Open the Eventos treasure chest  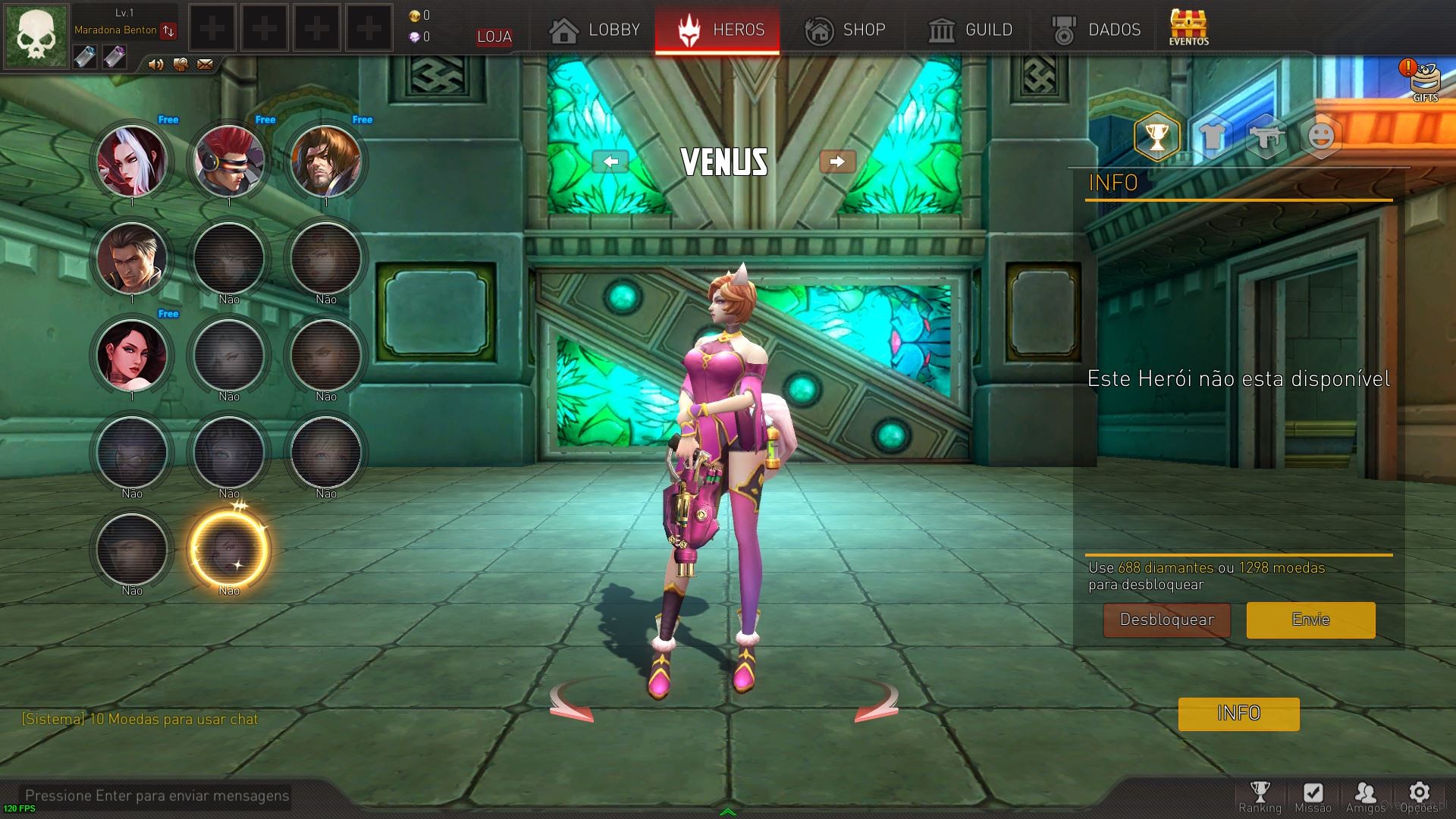(x=1188, y=27)
